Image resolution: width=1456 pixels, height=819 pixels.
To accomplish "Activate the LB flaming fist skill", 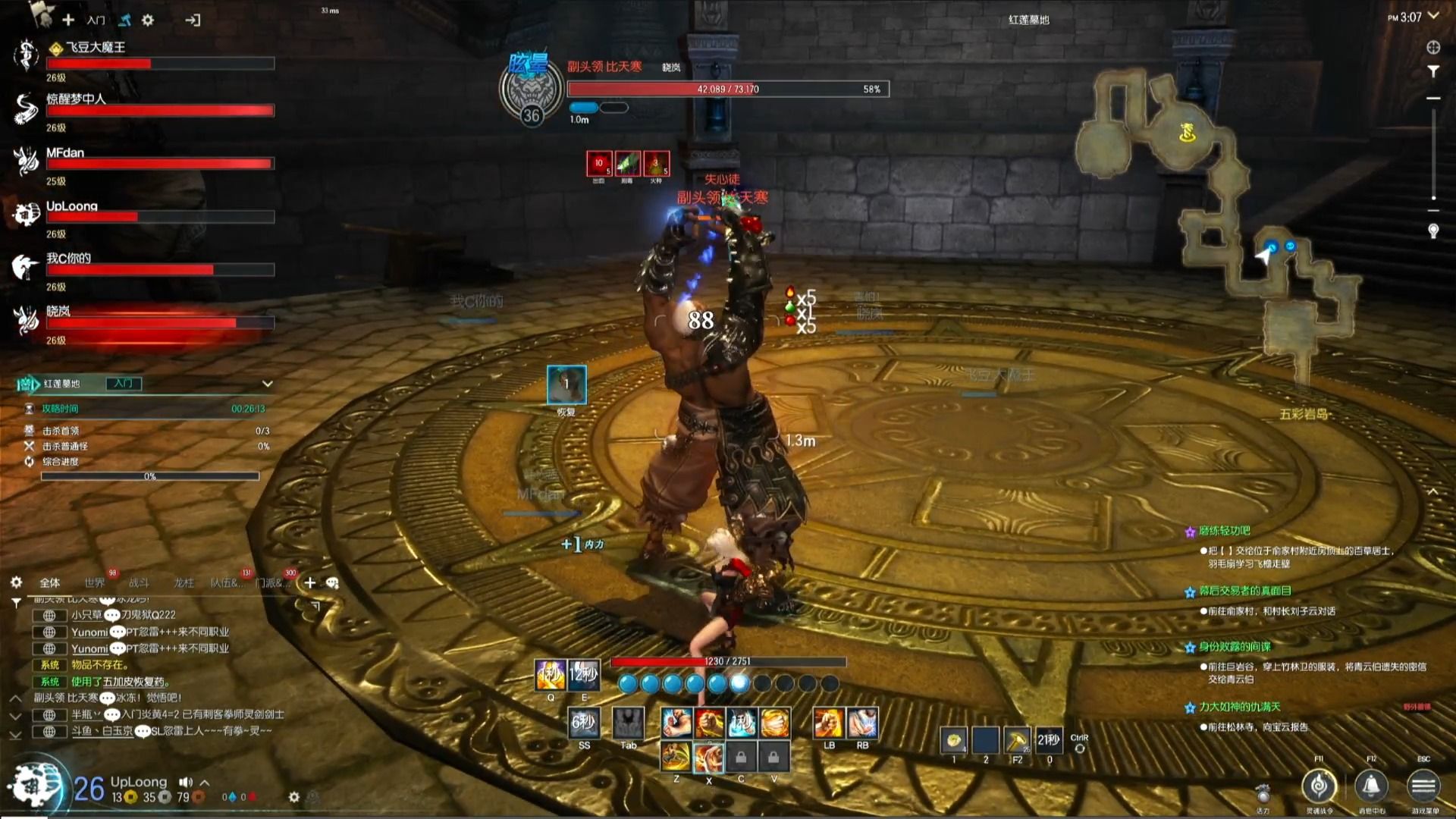I will click(x=828, y=723).
